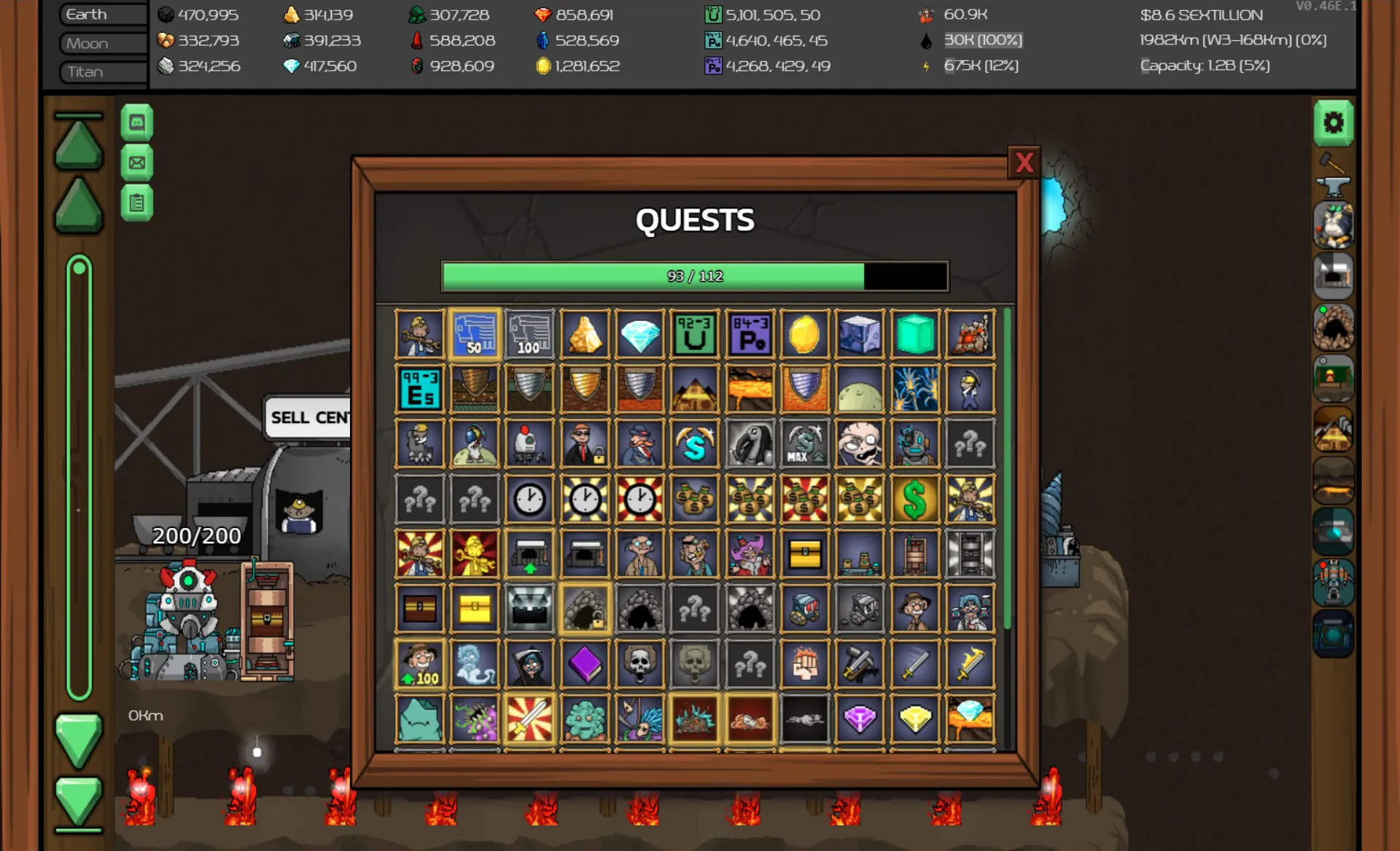The height and width of the screenshot is (851, 1400).
Task: Open the Discord community icon
Action: click(137, 123)
